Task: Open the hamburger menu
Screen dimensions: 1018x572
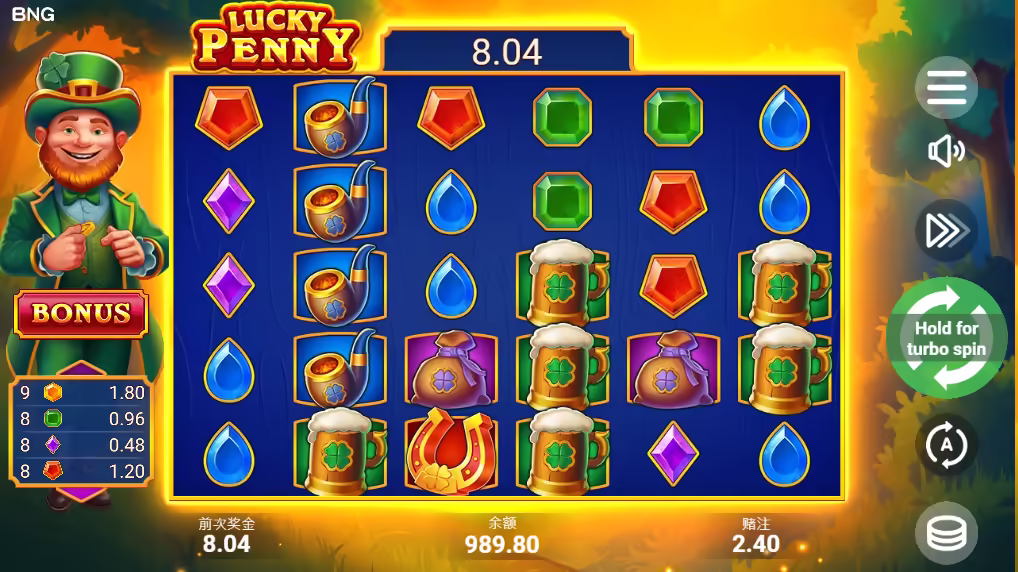Action: (x=946, y=88)
